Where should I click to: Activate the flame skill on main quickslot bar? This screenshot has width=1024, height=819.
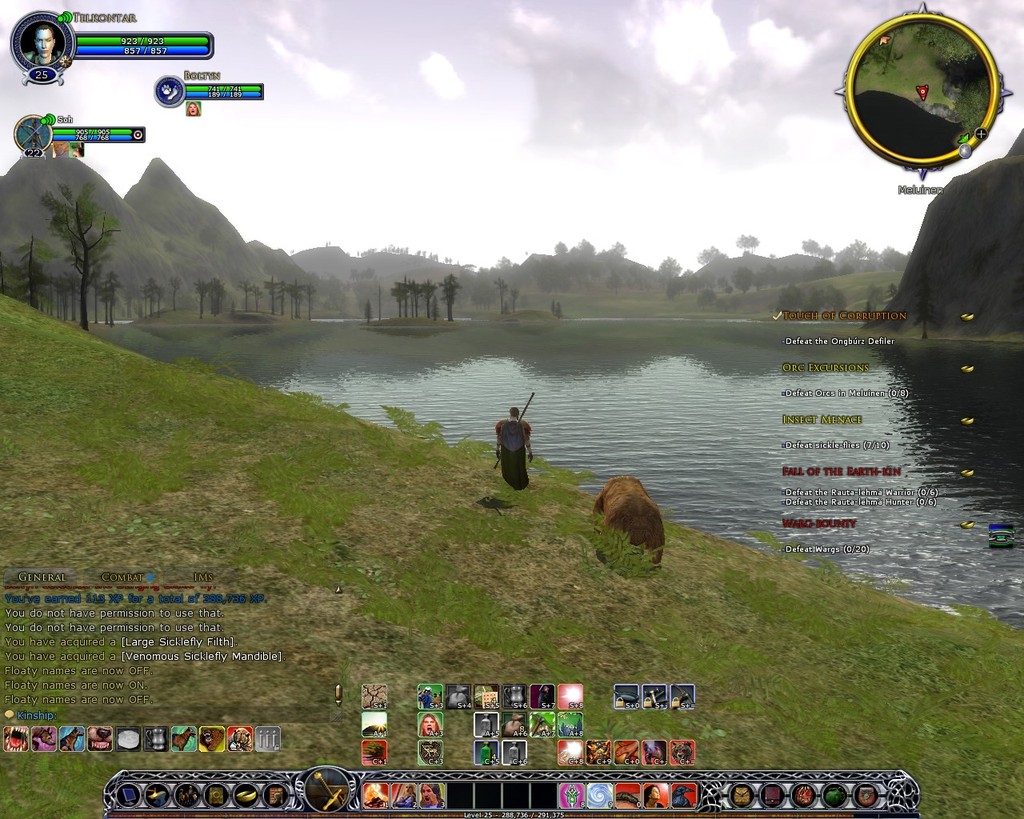pos(375,795)
